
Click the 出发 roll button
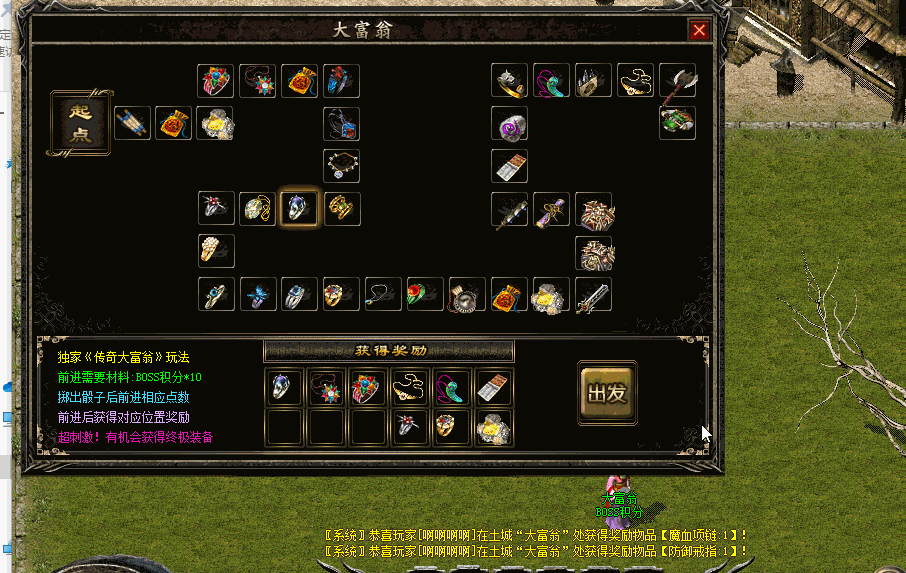[x=607, y=394]
